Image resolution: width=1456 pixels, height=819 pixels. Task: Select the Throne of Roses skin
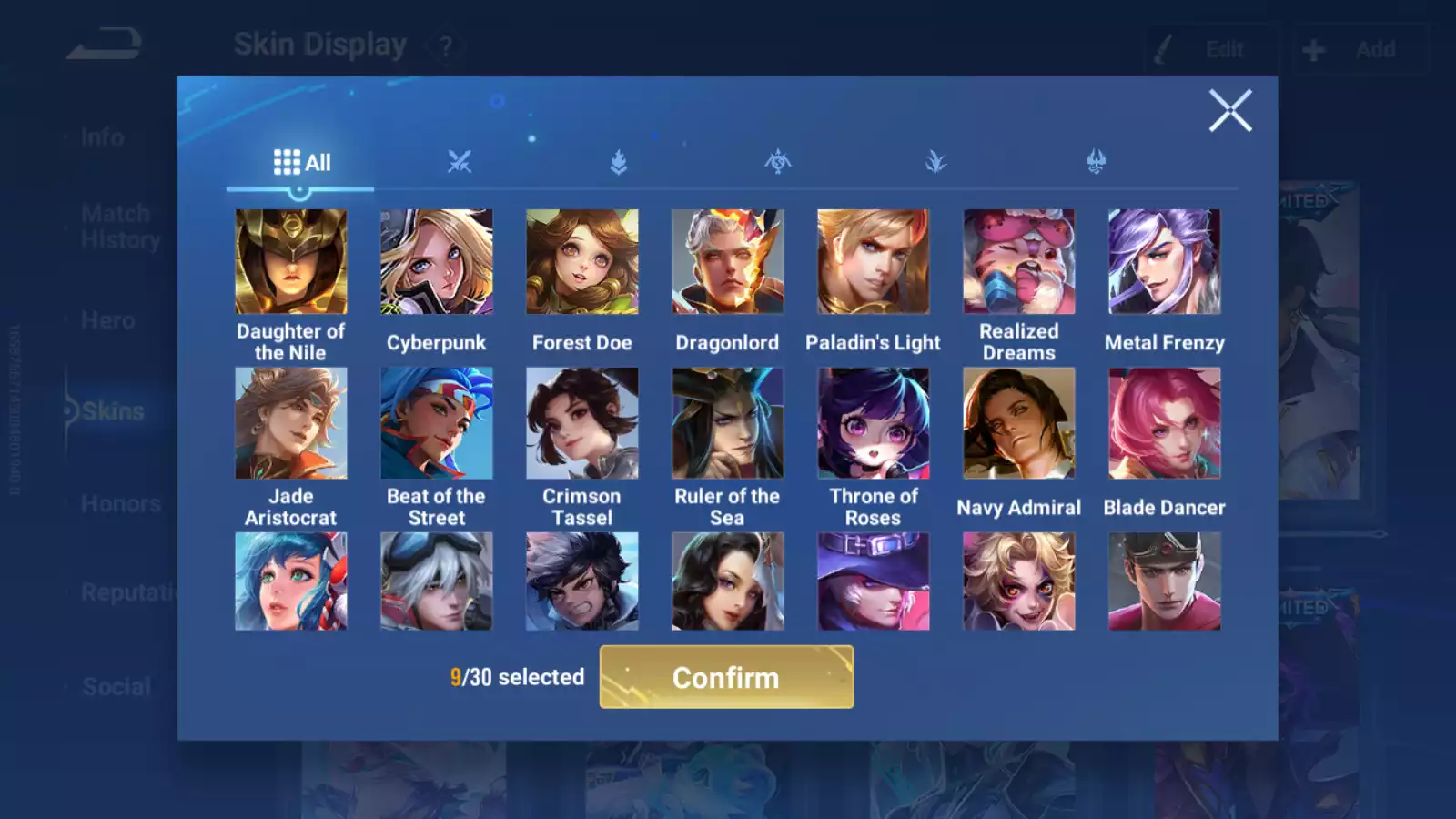point(874,423)
